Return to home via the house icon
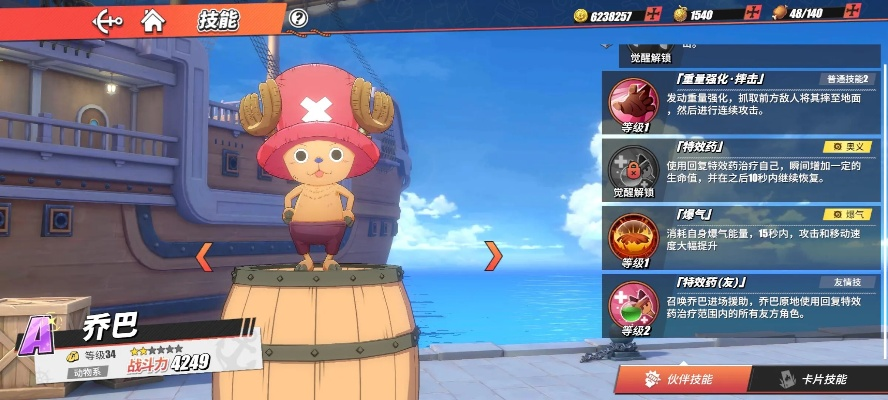The height and width of the screenshot is (400, 888). pyautogui.click(x=153, y=19)
